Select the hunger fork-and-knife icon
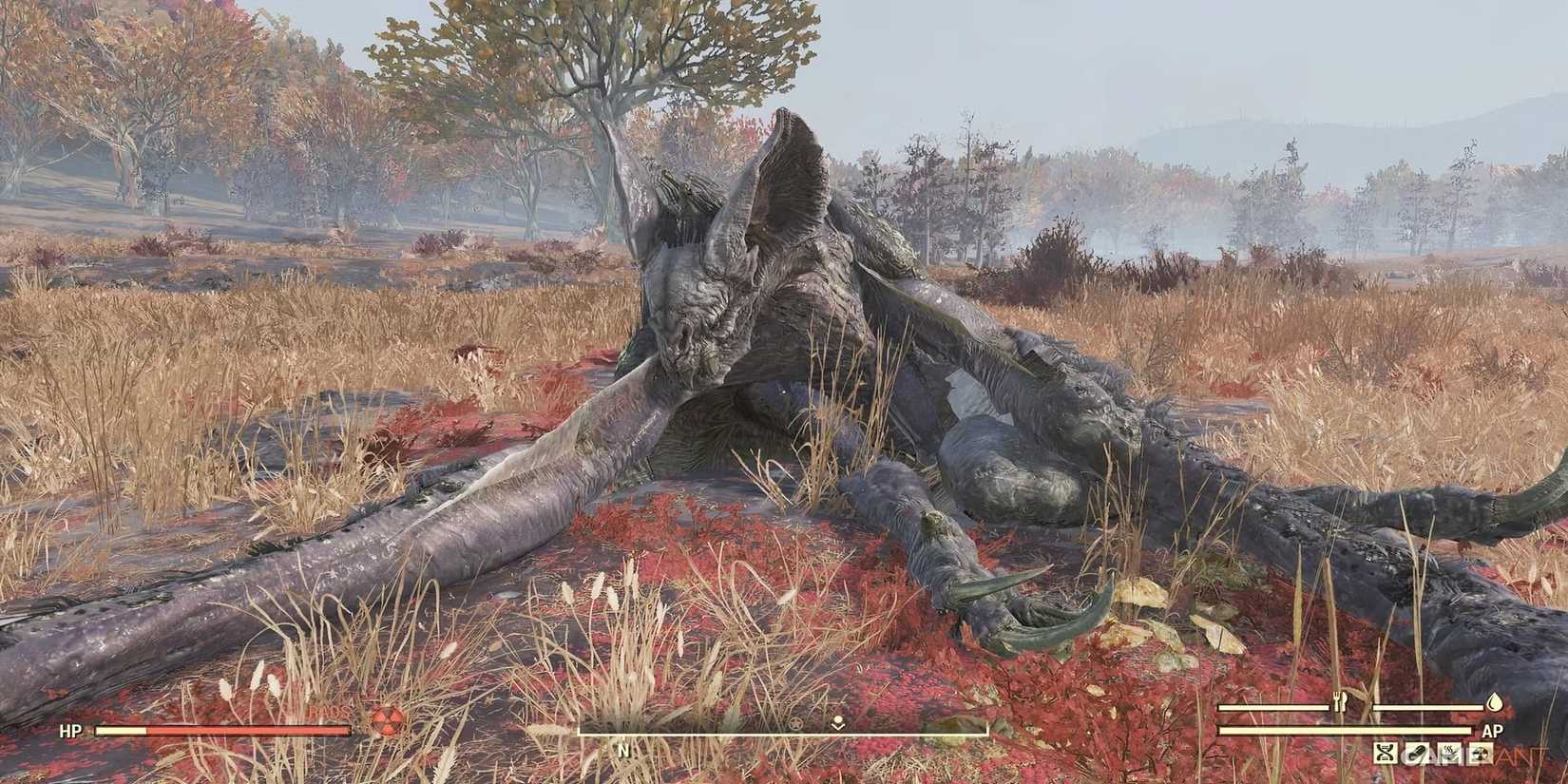Screen dimensions: 1568x784 [1339, 702]
